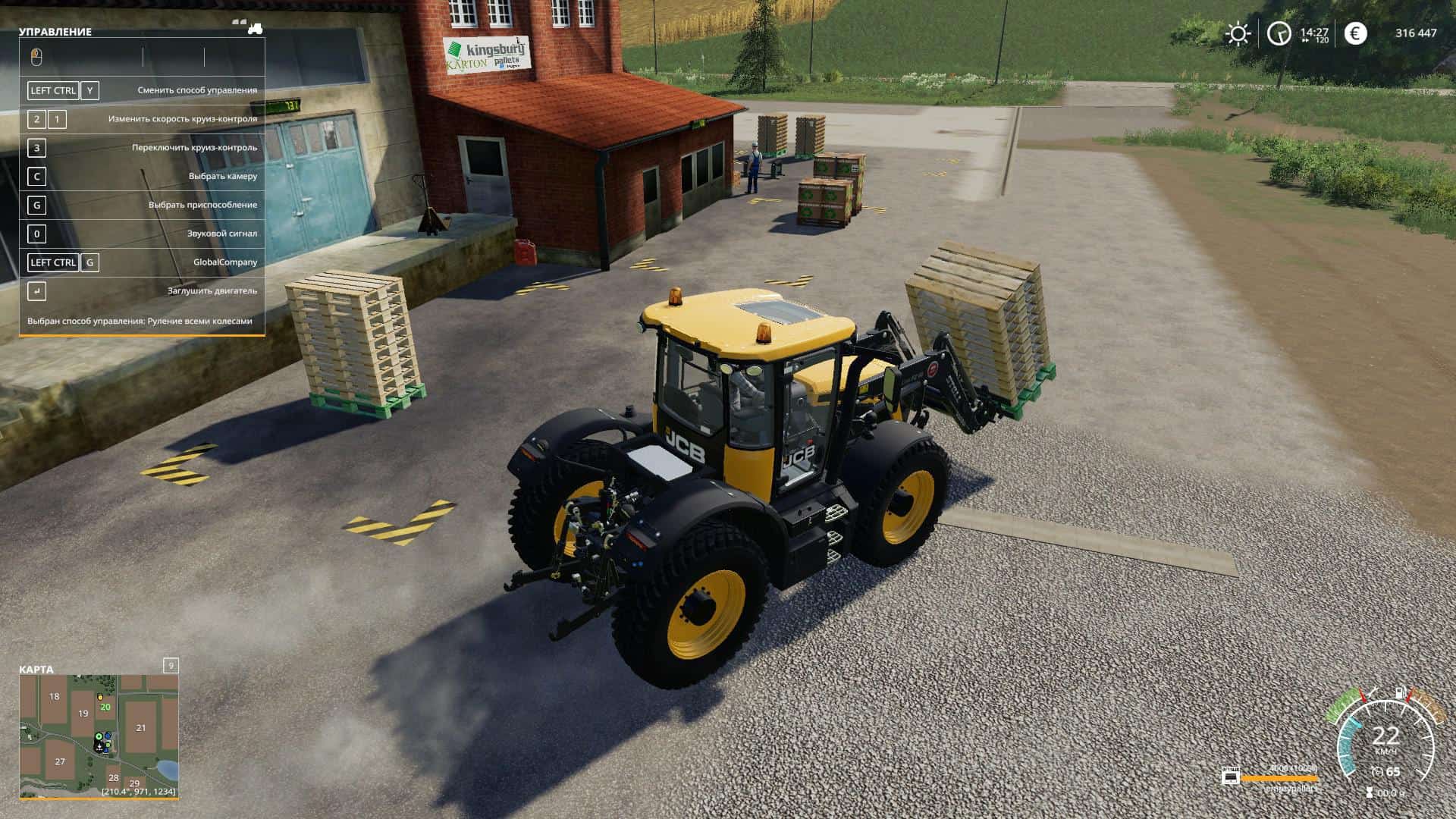Click the Euro currency icon
The image size is (1456, 819).
[1356, 33]
